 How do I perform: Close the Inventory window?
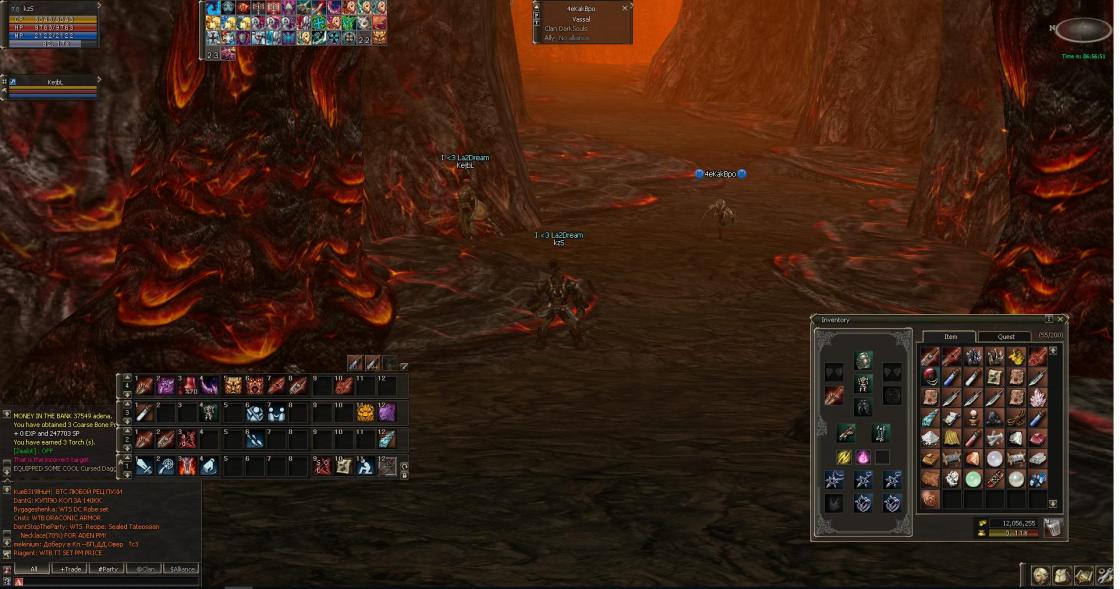coord(1060,320)
